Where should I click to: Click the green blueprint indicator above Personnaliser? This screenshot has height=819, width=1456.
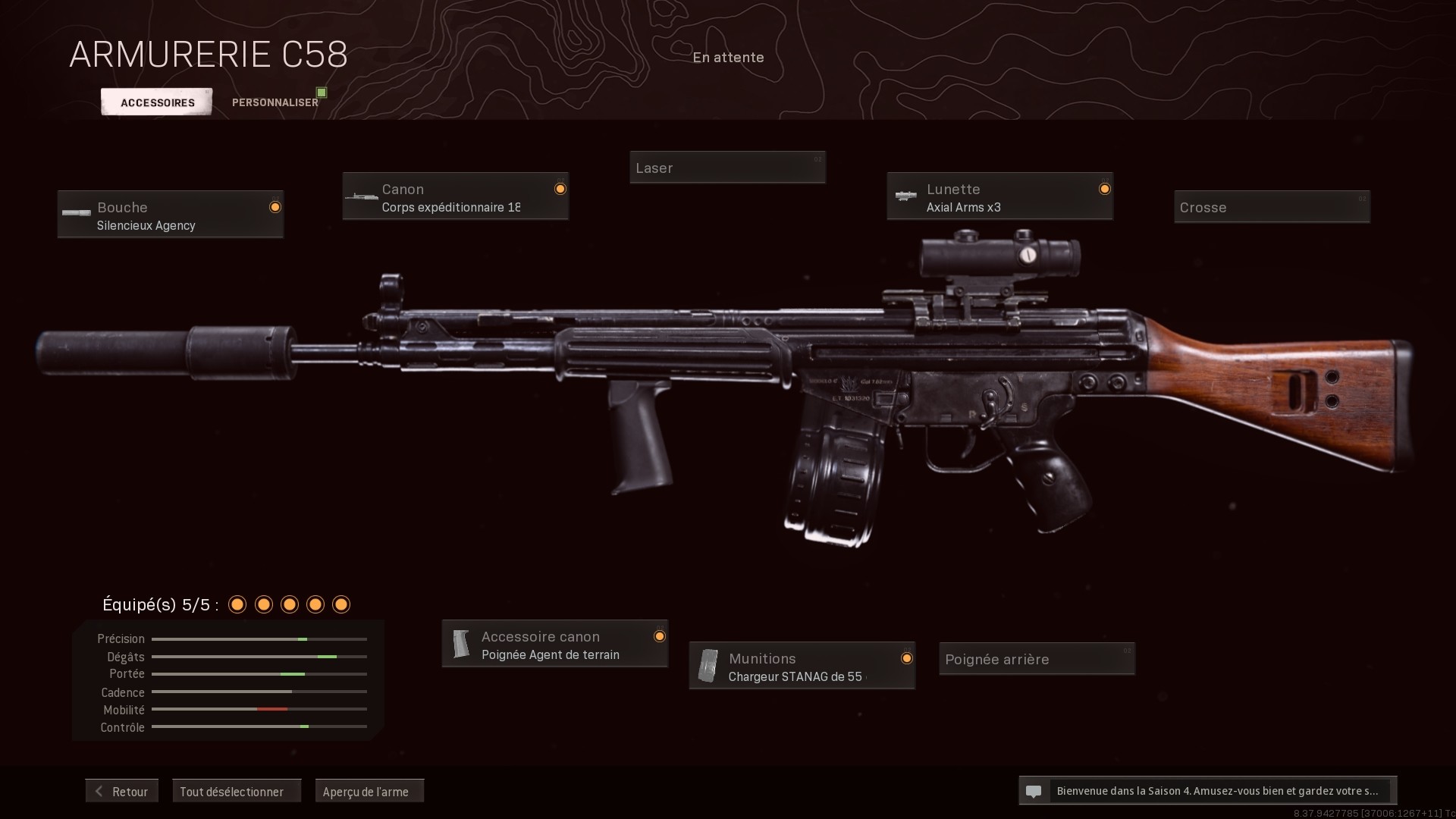pyautogui.click(x=321, y=91)
